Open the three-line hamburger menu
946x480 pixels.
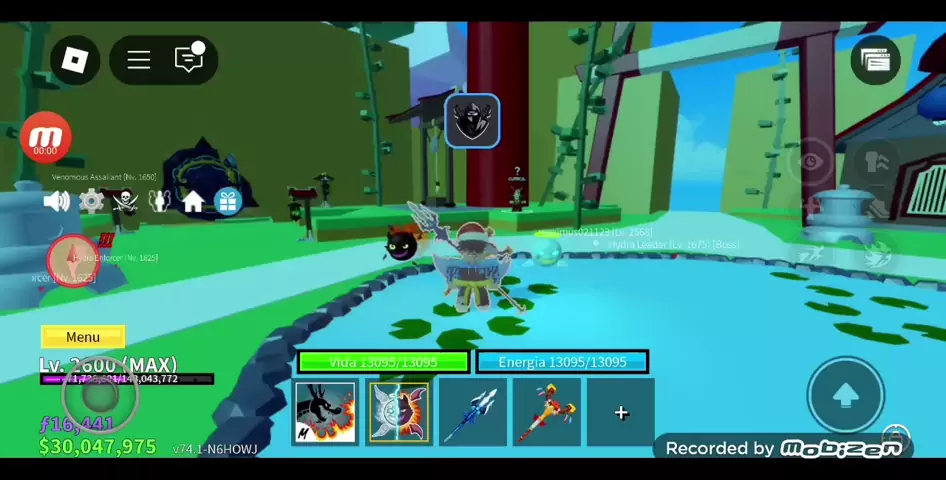click(139, 60)
